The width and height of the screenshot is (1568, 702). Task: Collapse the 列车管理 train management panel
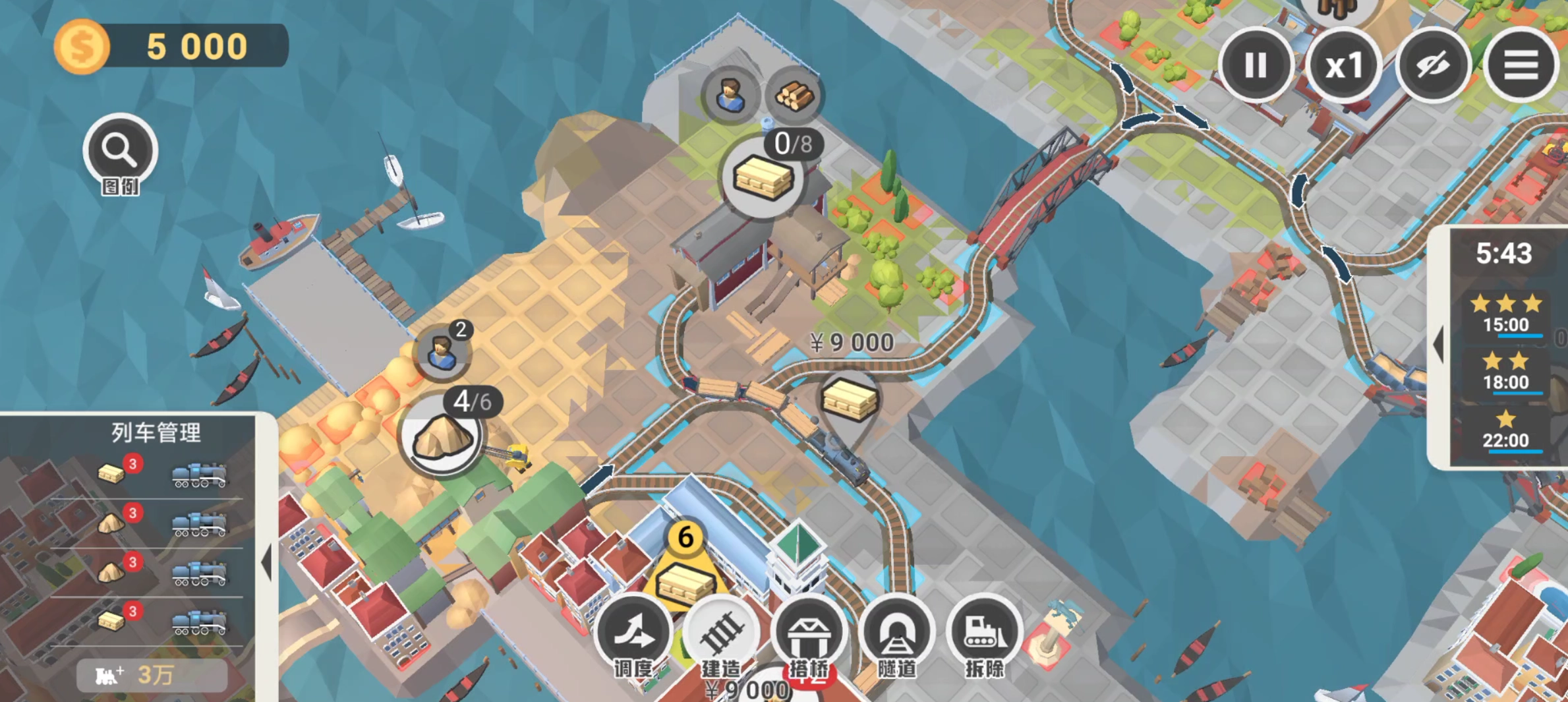coord(267,563)
